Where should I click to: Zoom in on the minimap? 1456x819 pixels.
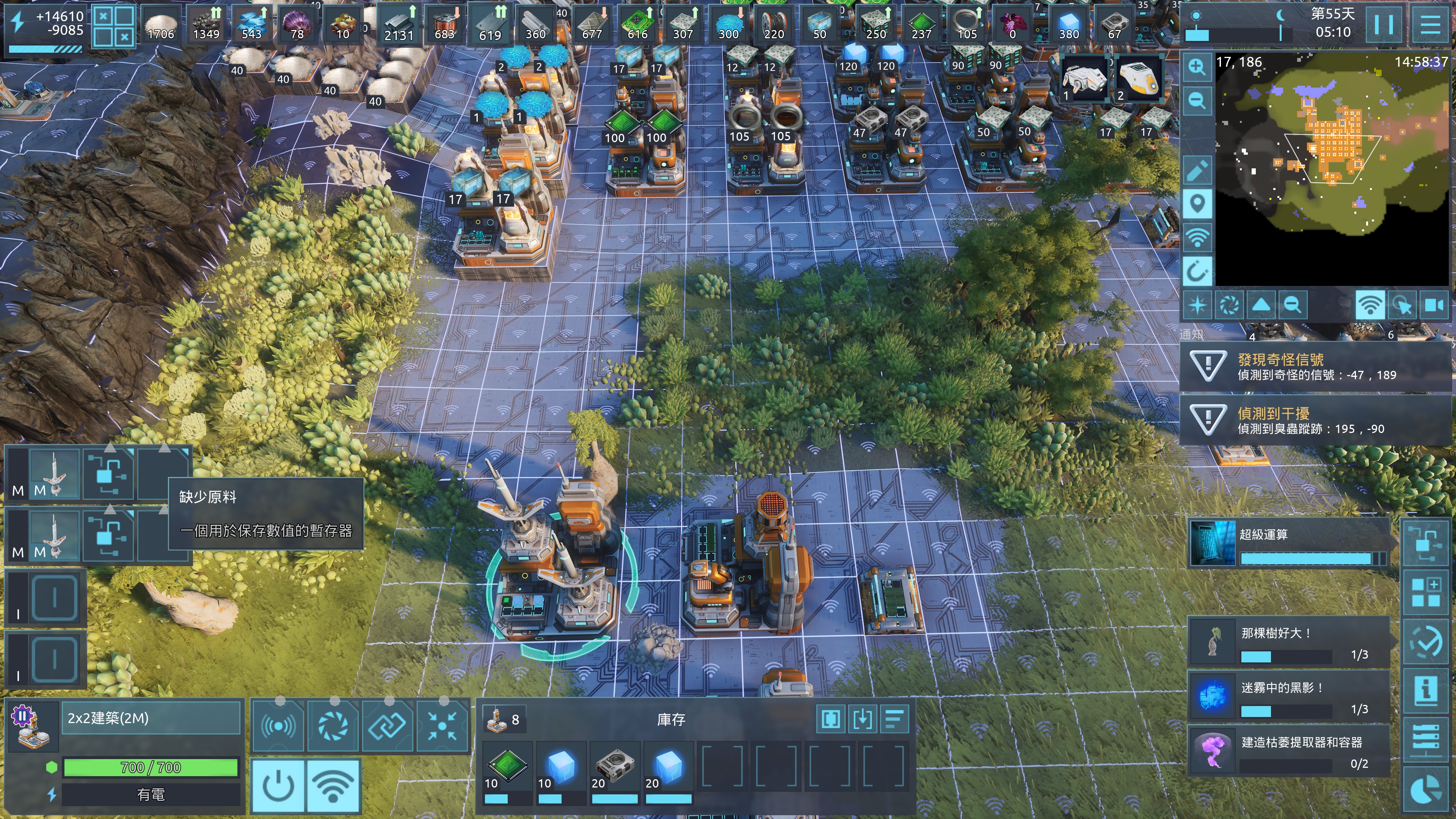pos(1197,67)
